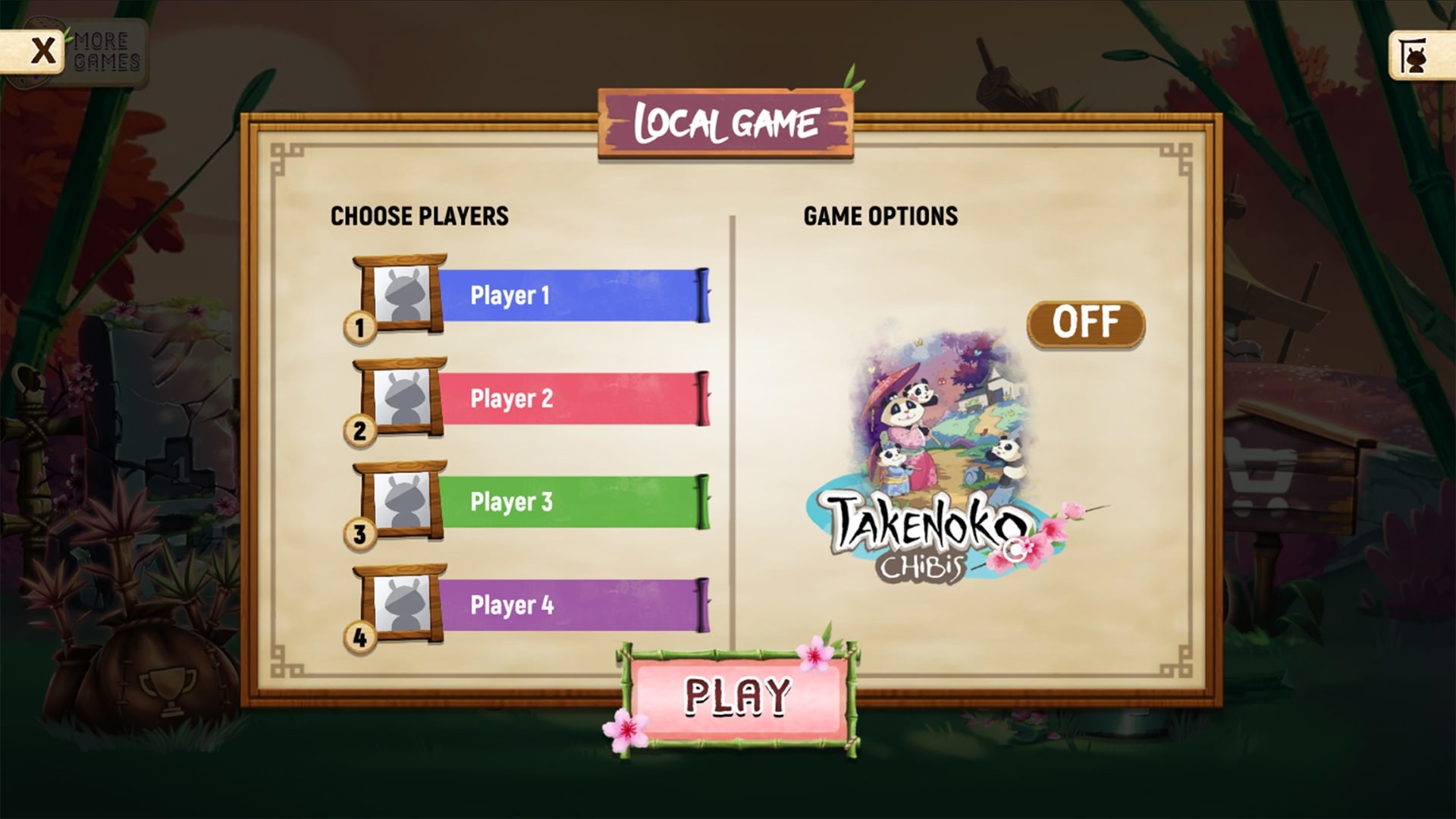The height and width of the screenshot is (819, 1456).
Task: Click the green scroll tip on Player 3's bar
Action: click(701, 502)
